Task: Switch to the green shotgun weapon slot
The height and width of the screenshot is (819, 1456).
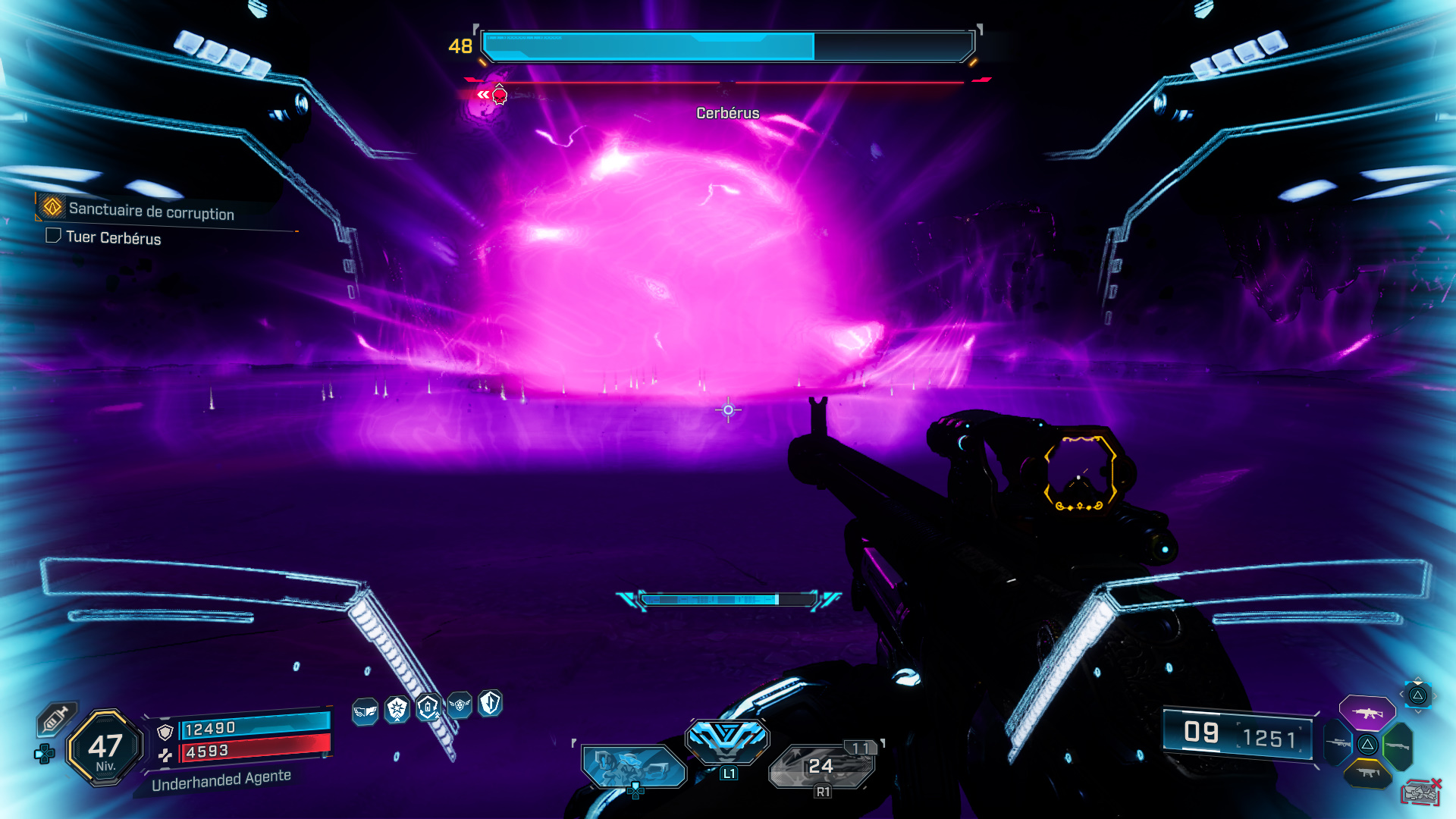Action: (1398, 745)
